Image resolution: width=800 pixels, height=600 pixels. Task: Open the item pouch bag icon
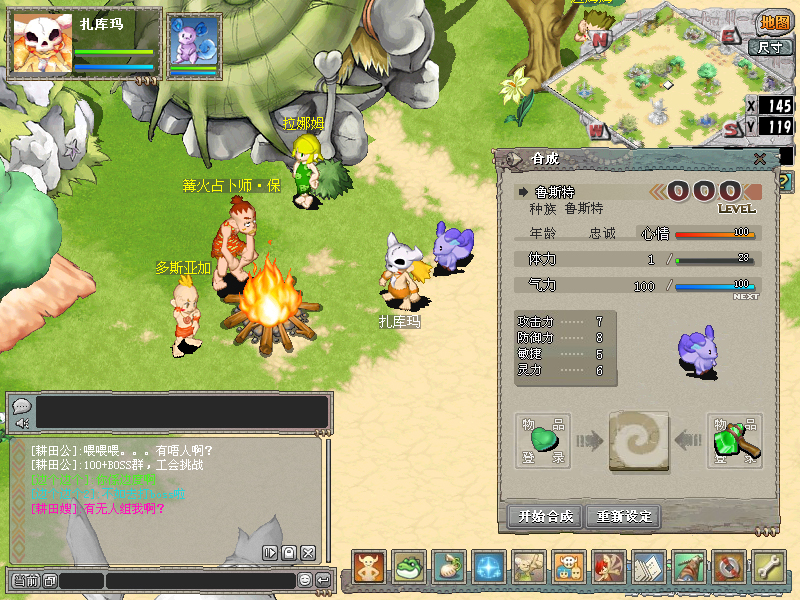pyautogui.click(x=449, y=567)
